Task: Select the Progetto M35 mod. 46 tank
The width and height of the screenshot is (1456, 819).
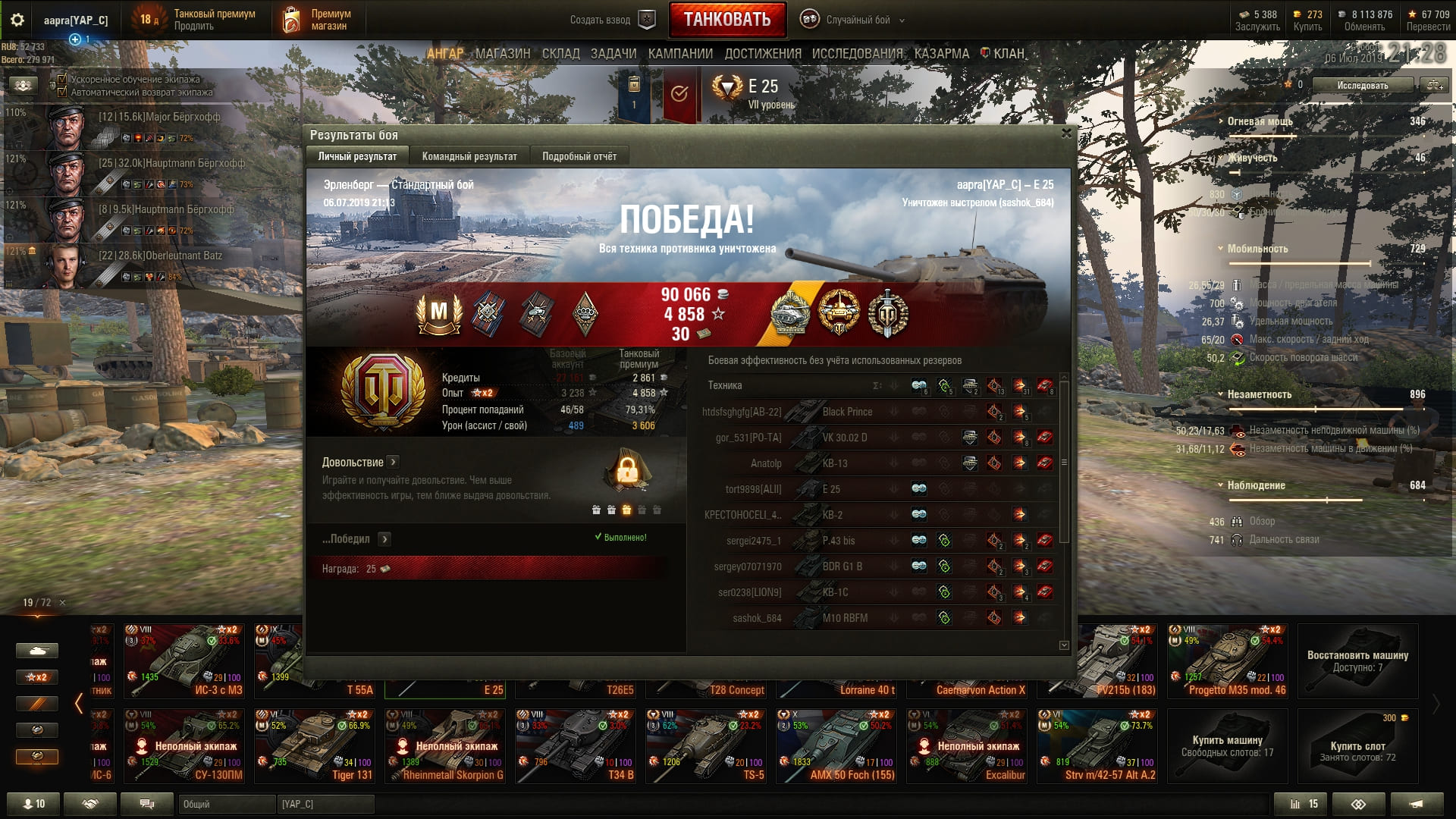Action: pyautogui.click(x=1227, y=661)
